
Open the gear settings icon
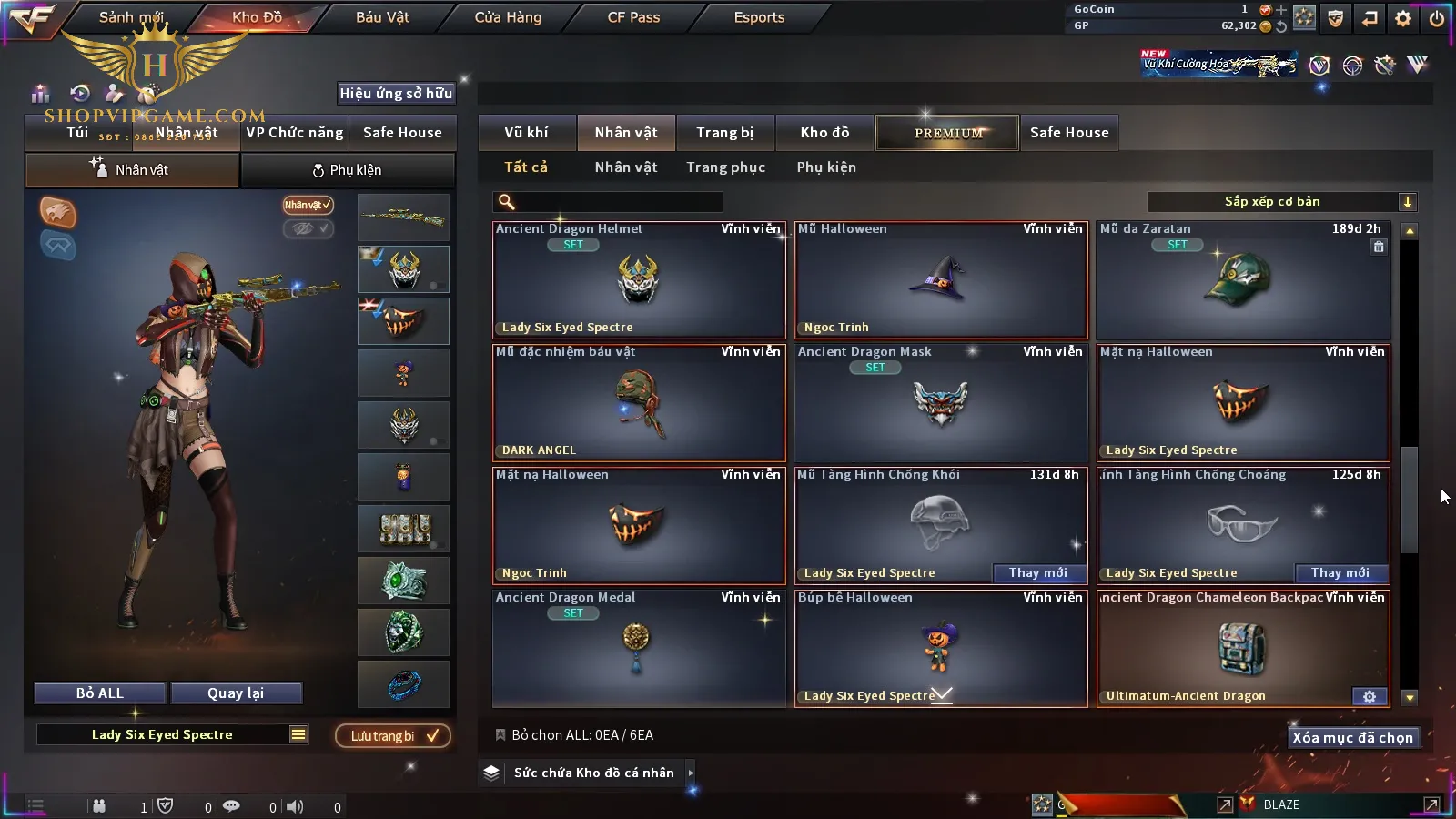click(1403, 18)
